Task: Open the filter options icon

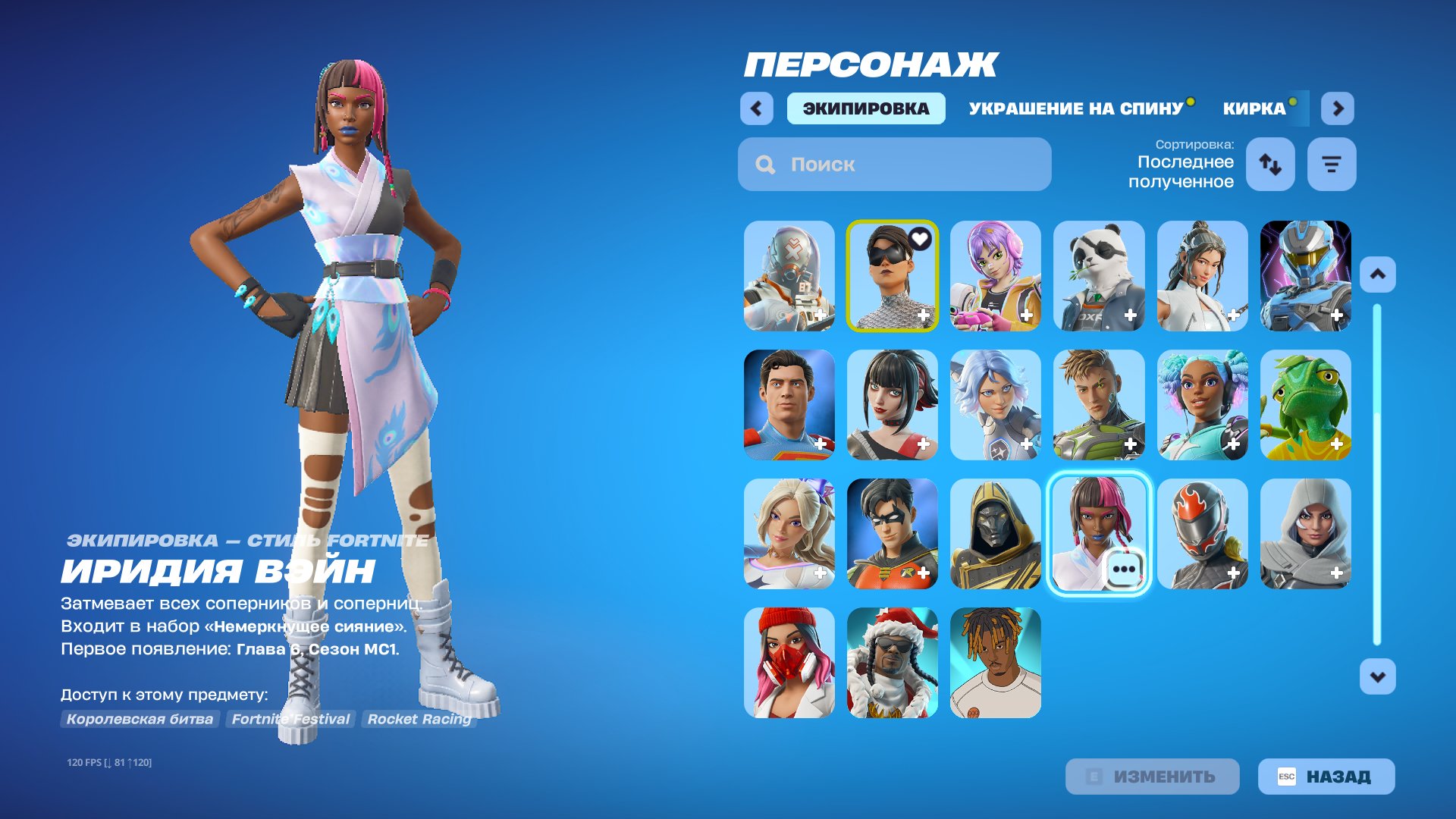Action: [1331, 164]
